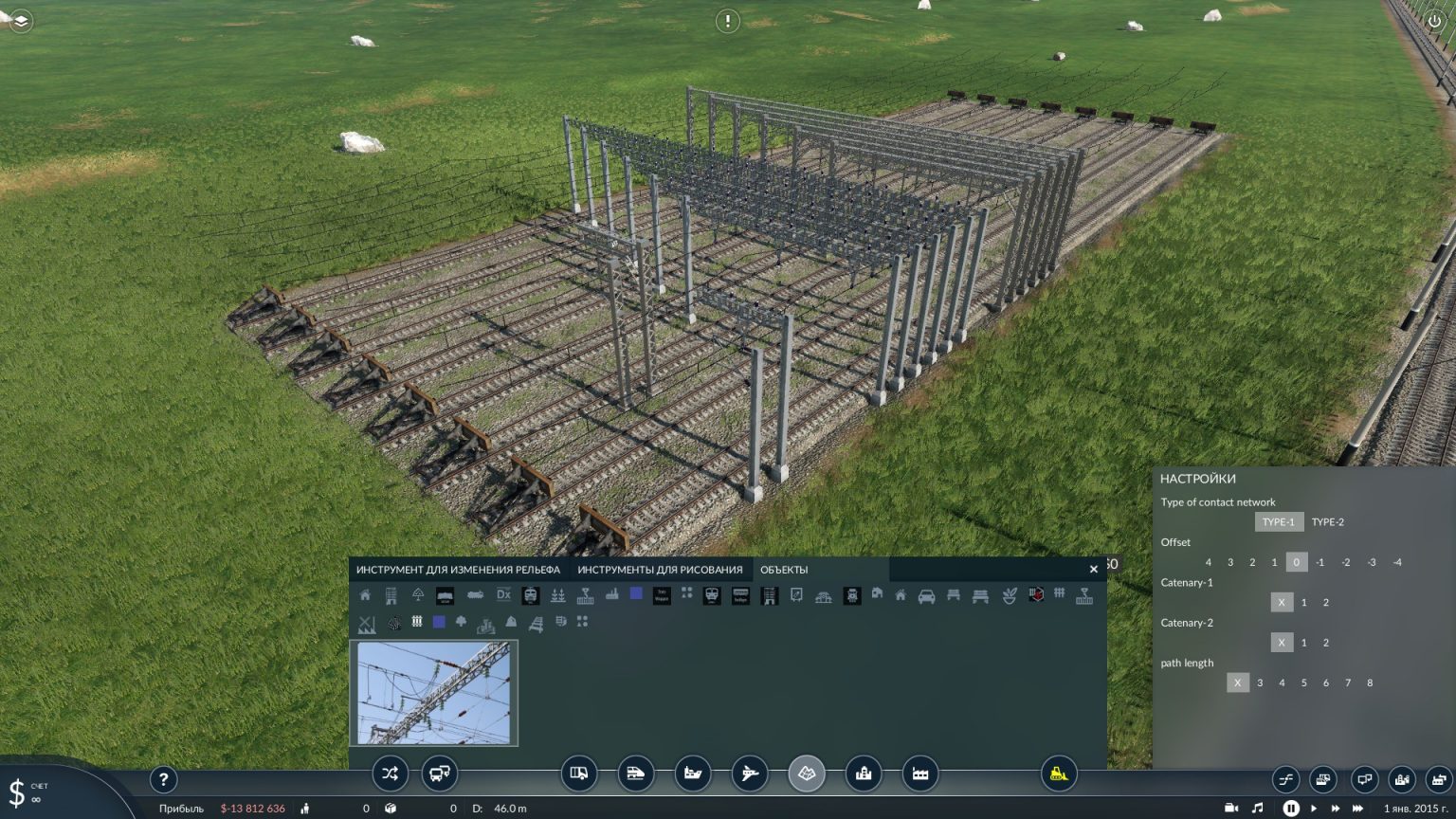This screenshot has width=1456, height=819.
Task: Select the Dx object icon in объекты toolbar
Action: point(502,595)
